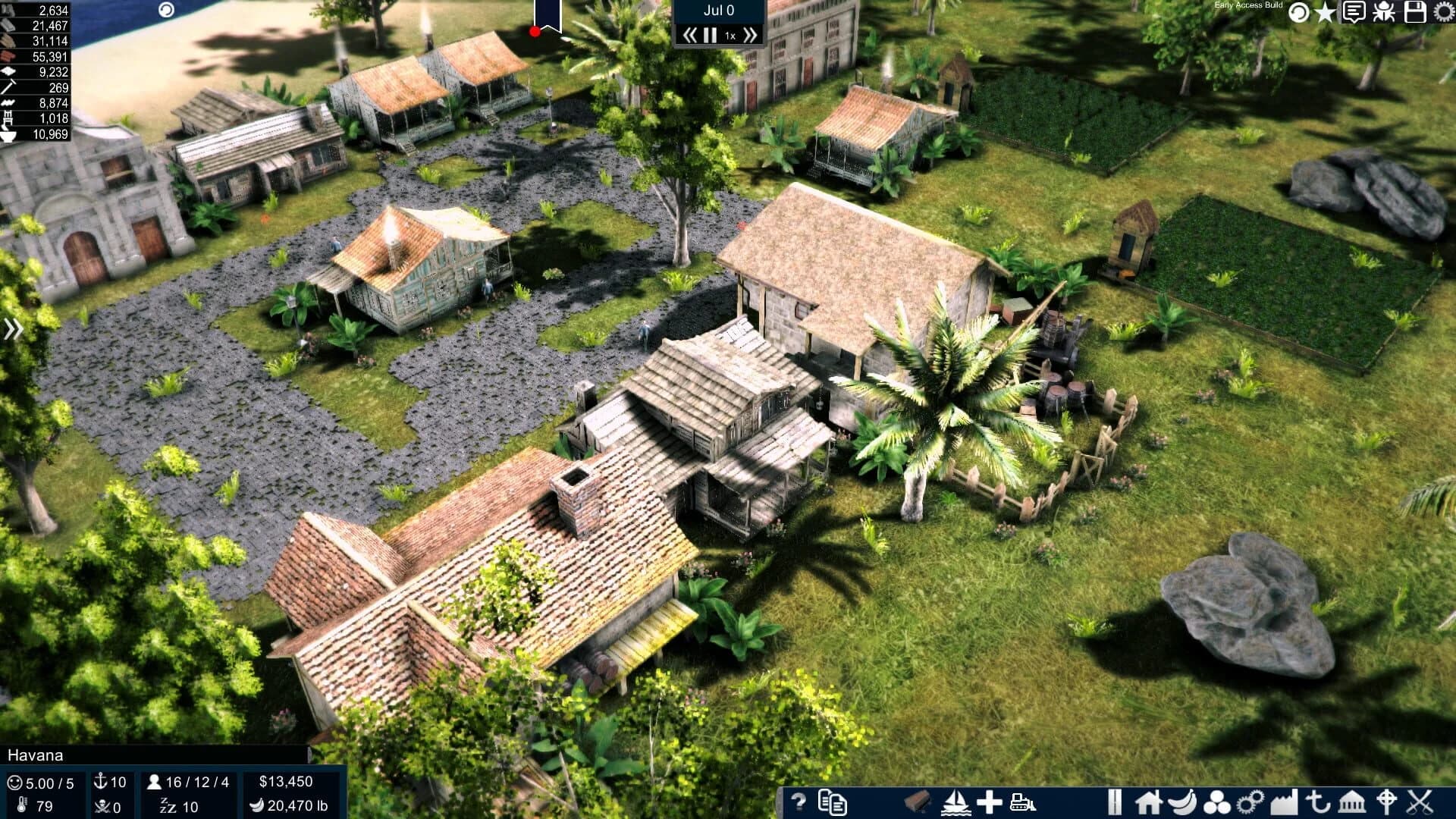Screen dimensions: 1456x819
Task: Open the feedback speech-bubble icon
Action: tap(1354, 11)
